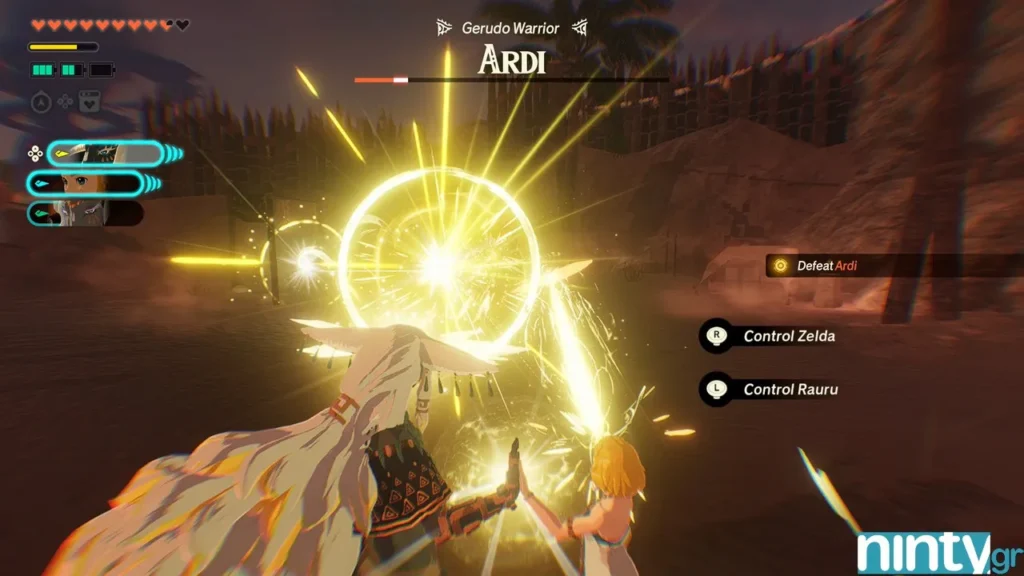Select the dimmed third party member portrait

click(x=85, y=213)
